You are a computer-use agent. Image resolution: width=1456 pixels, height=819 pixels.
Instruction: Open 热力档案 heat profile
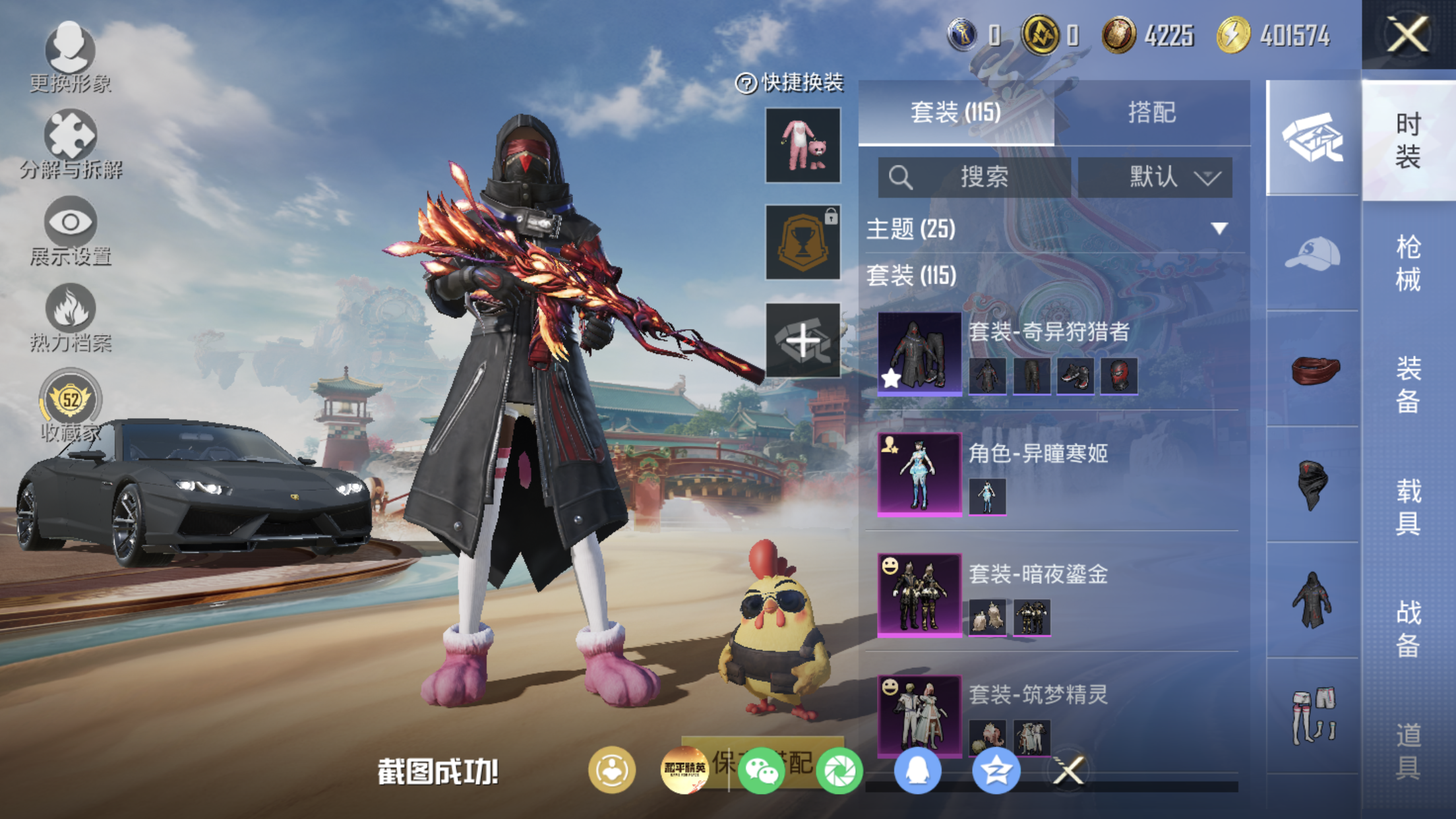[x=70, y=318]
